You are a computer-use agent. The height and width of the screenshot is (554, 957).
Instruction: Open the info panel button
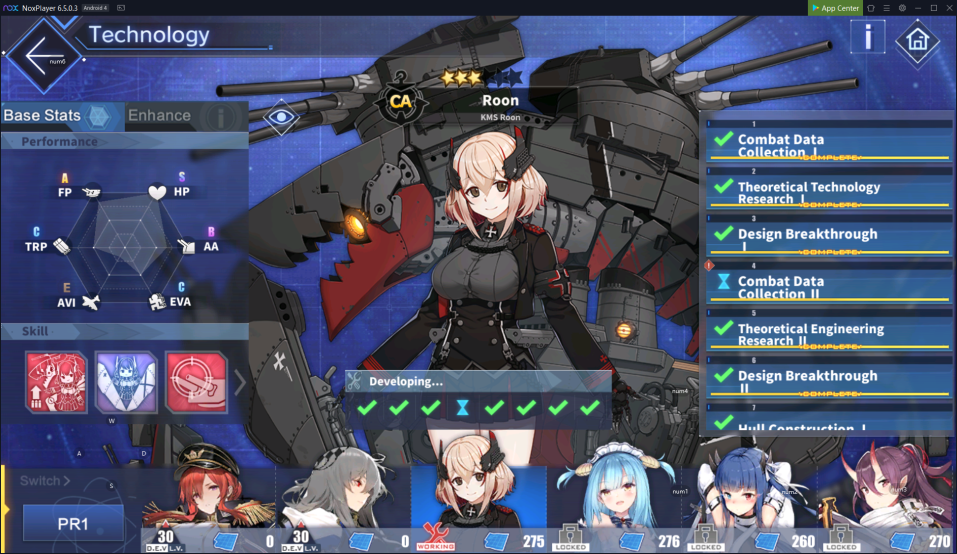867,37
